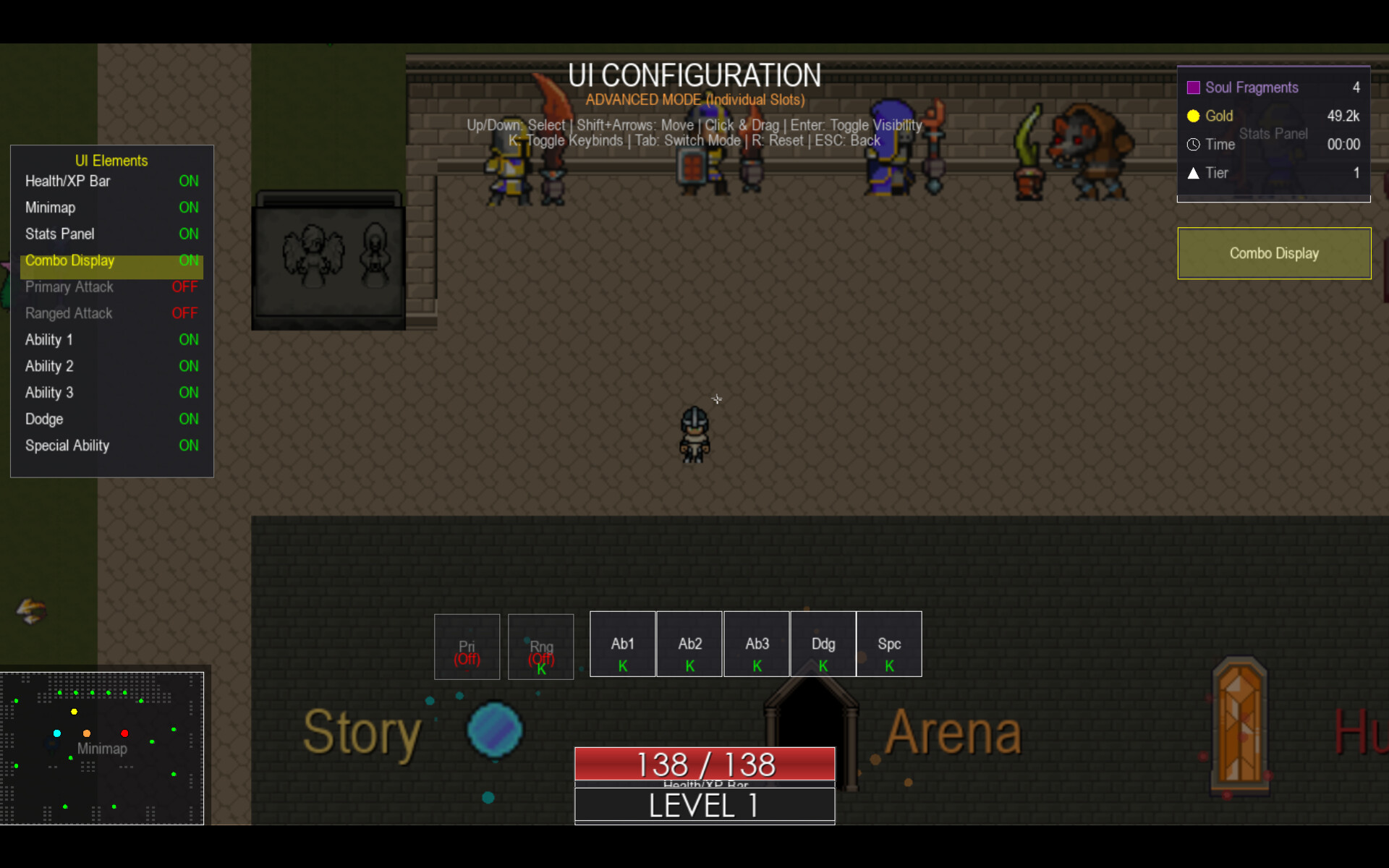Image resolution: width=1389 pixels, height=868 pixels.
Task: Select the Ab1 ability slot icon
Action: coord(622,644)
